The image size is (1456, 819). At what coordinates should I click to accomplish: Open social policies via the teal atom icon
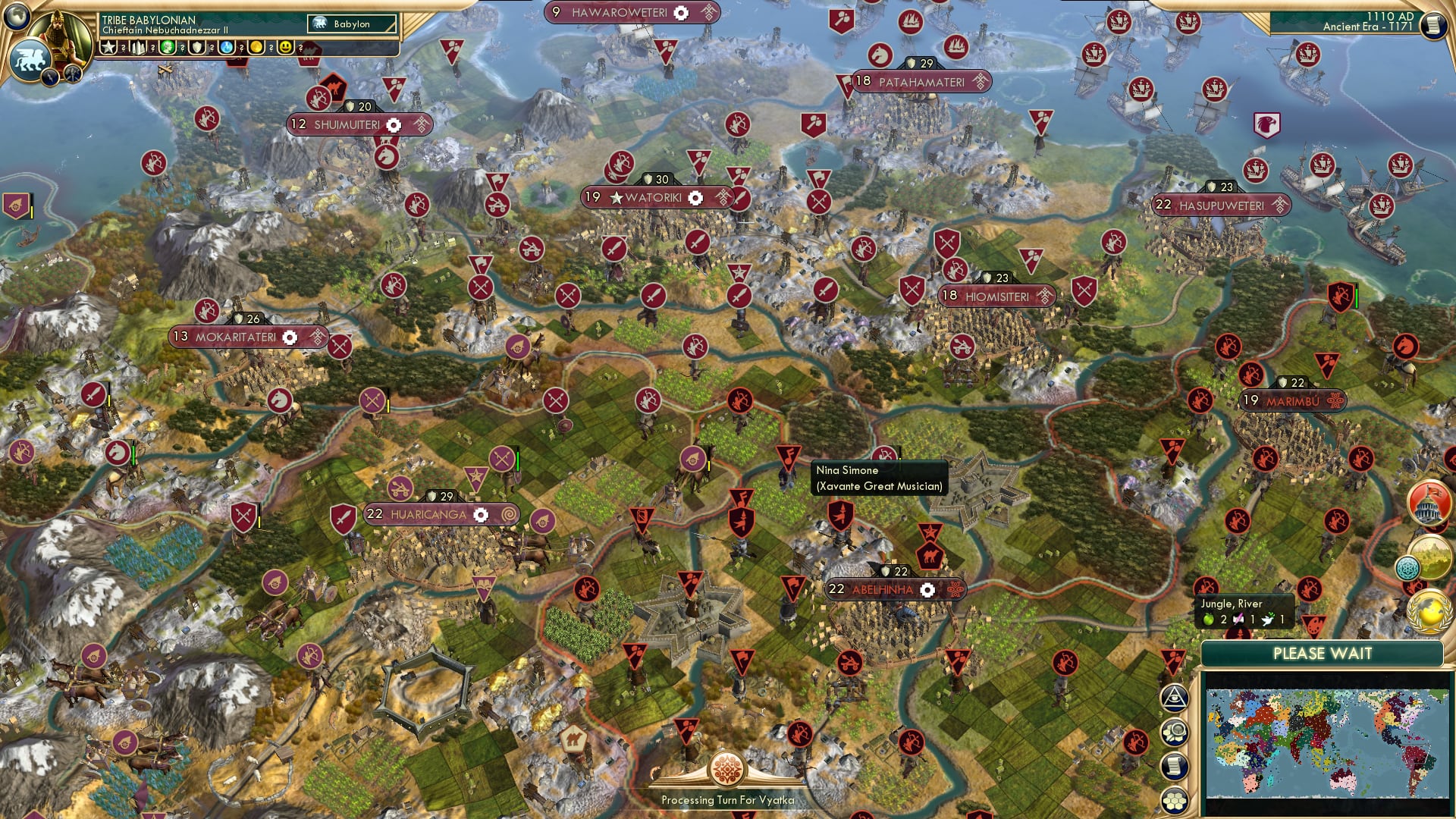1408,569
